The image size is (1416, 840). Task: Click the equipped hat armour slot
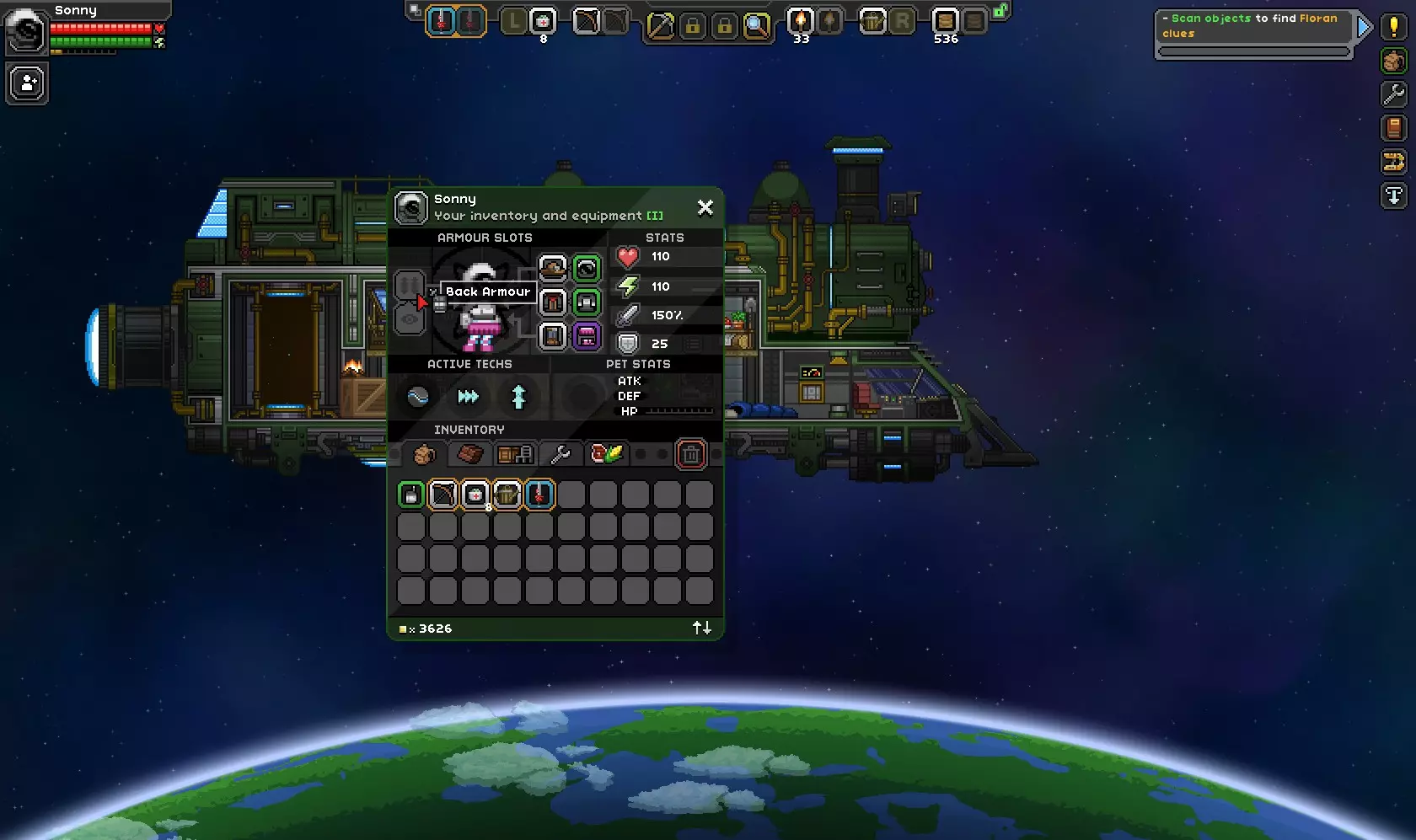[553, 269]
